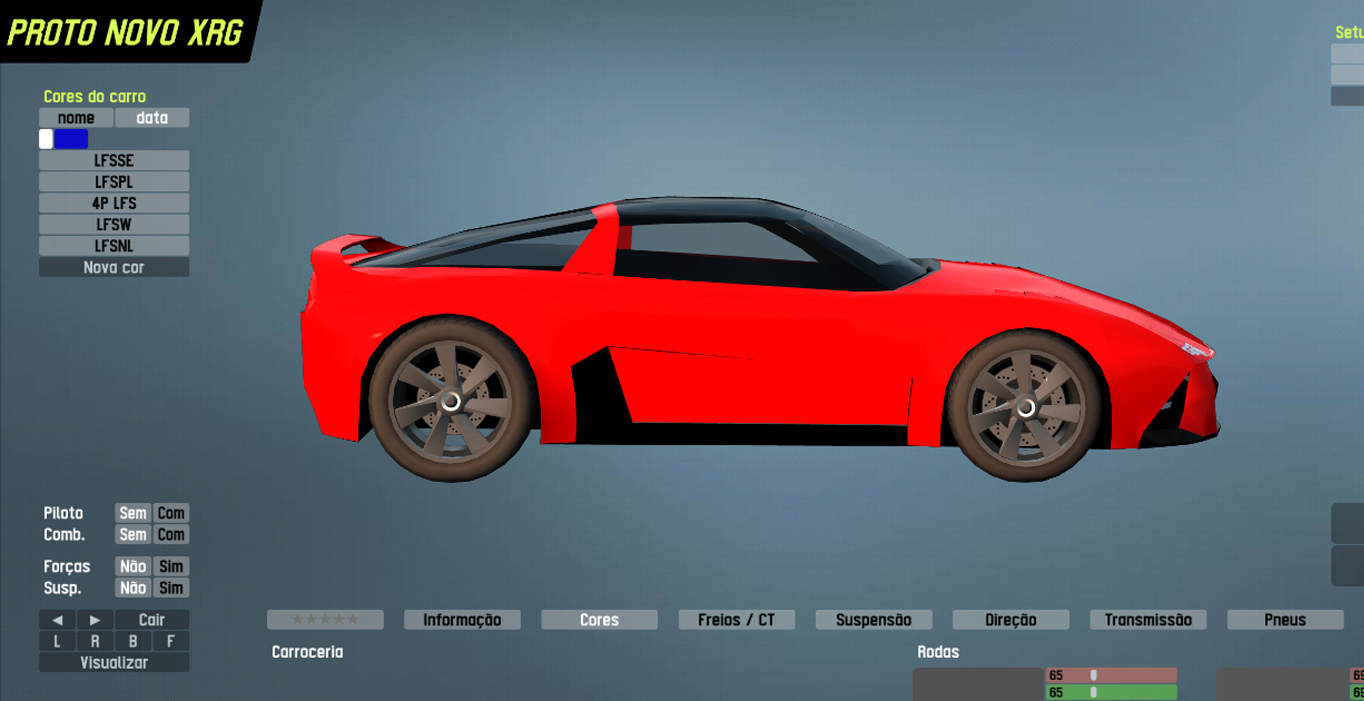Image resolution: width=1364 pixels, height=701 pixels.
Task: Click the Cair button
Action: 152,620
